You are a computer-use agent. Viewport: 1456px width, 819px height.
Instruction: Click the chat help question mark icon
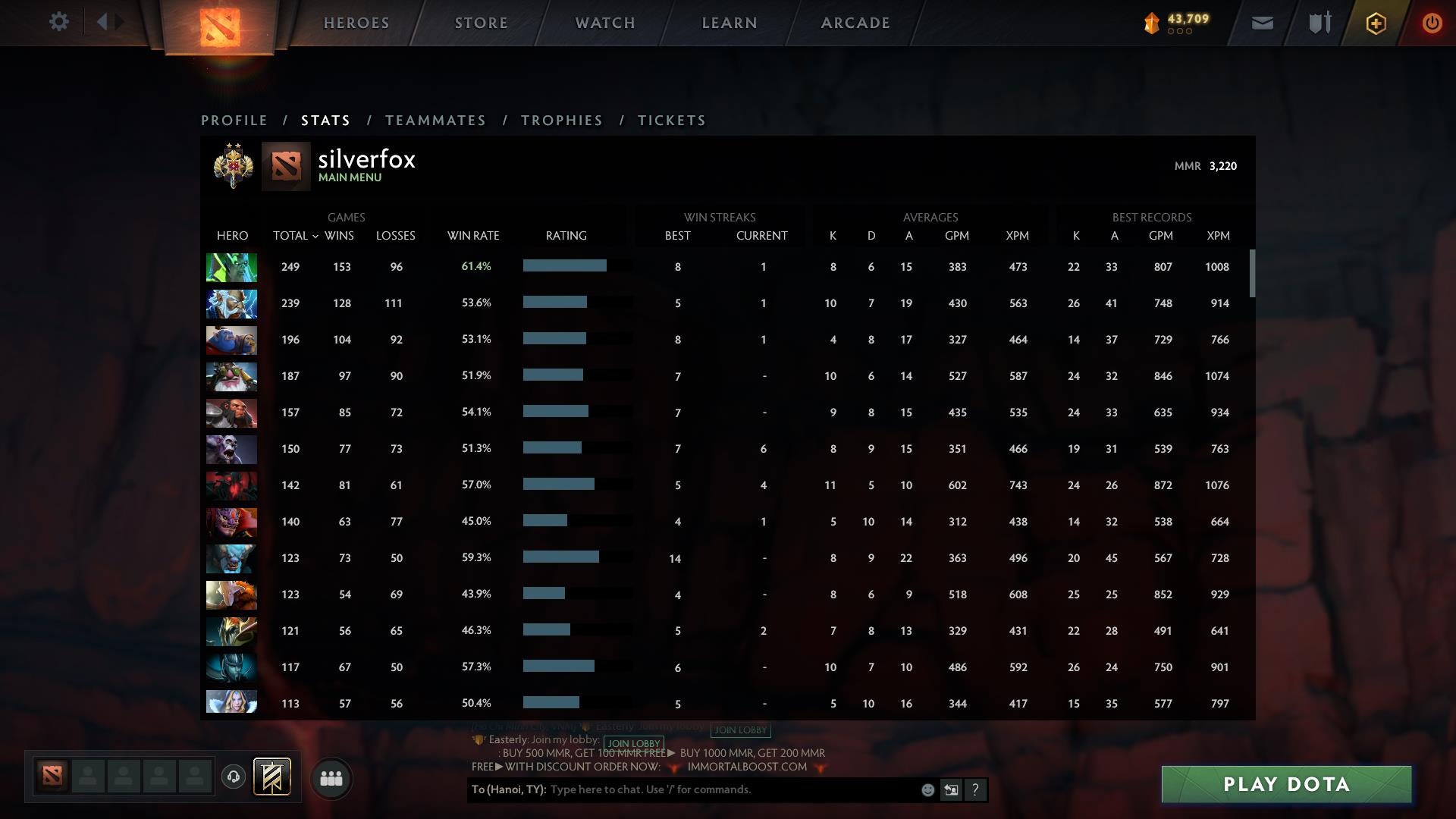pos(975,789)
